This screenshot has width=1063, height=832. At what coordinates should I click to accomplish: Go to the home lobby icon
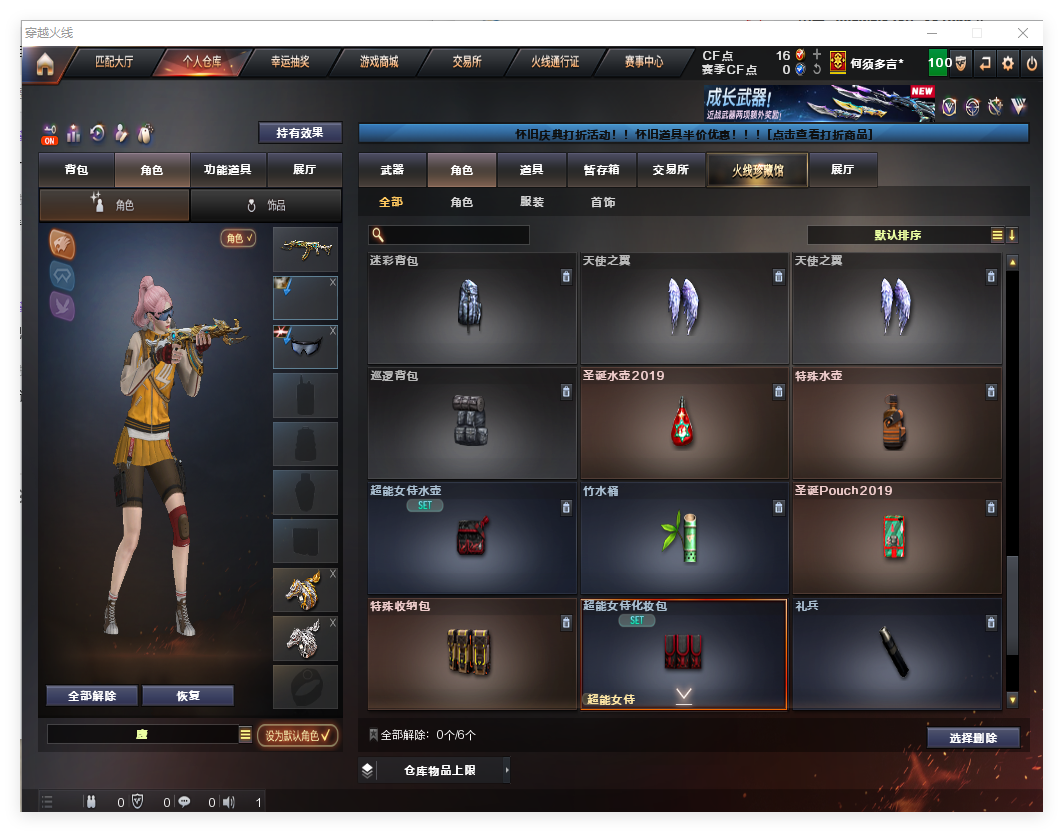pyautogui.click(x=45, y=65)
